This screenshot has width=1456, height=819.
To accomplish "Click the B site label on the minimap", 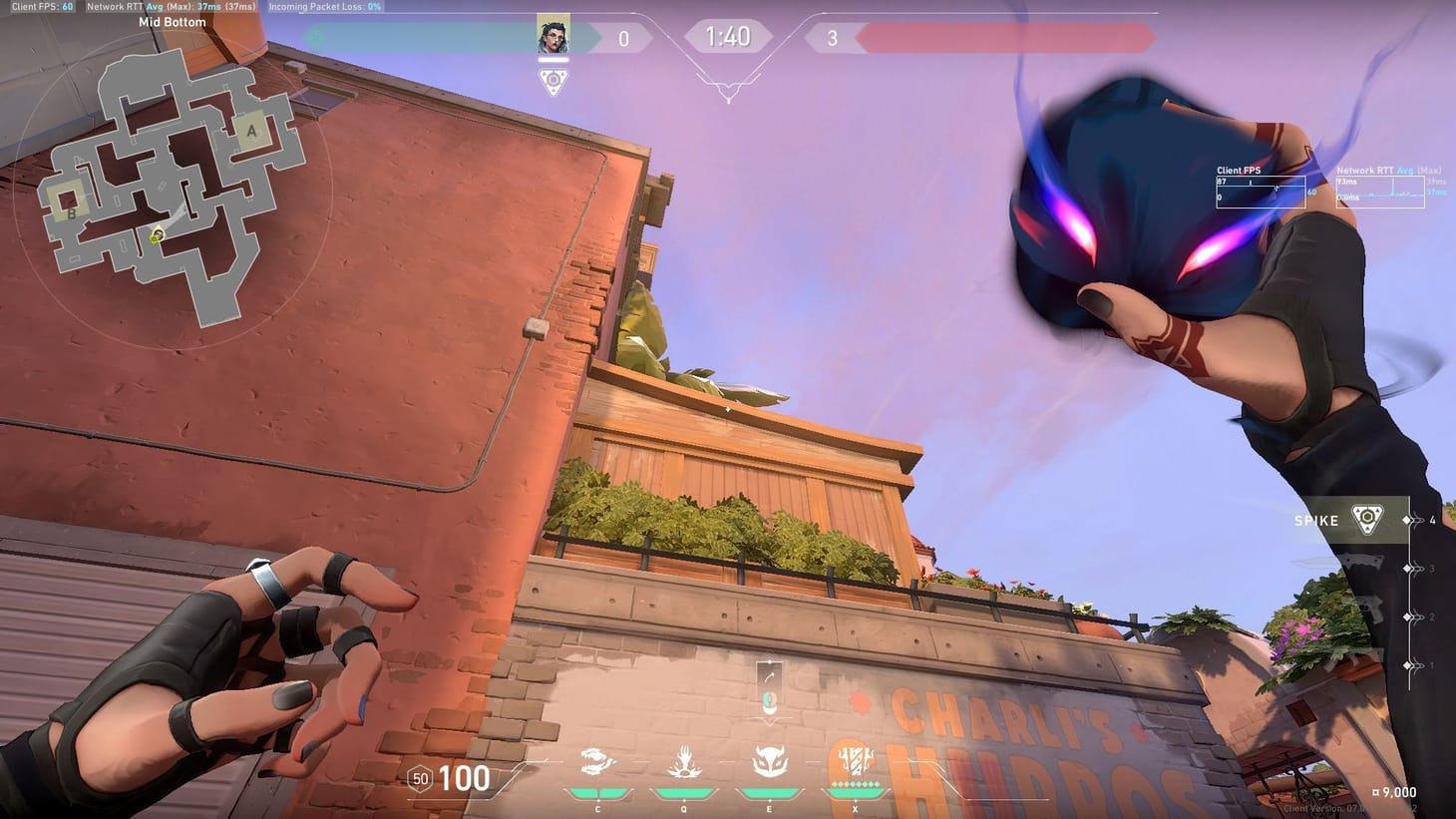I will click(70, 212).
